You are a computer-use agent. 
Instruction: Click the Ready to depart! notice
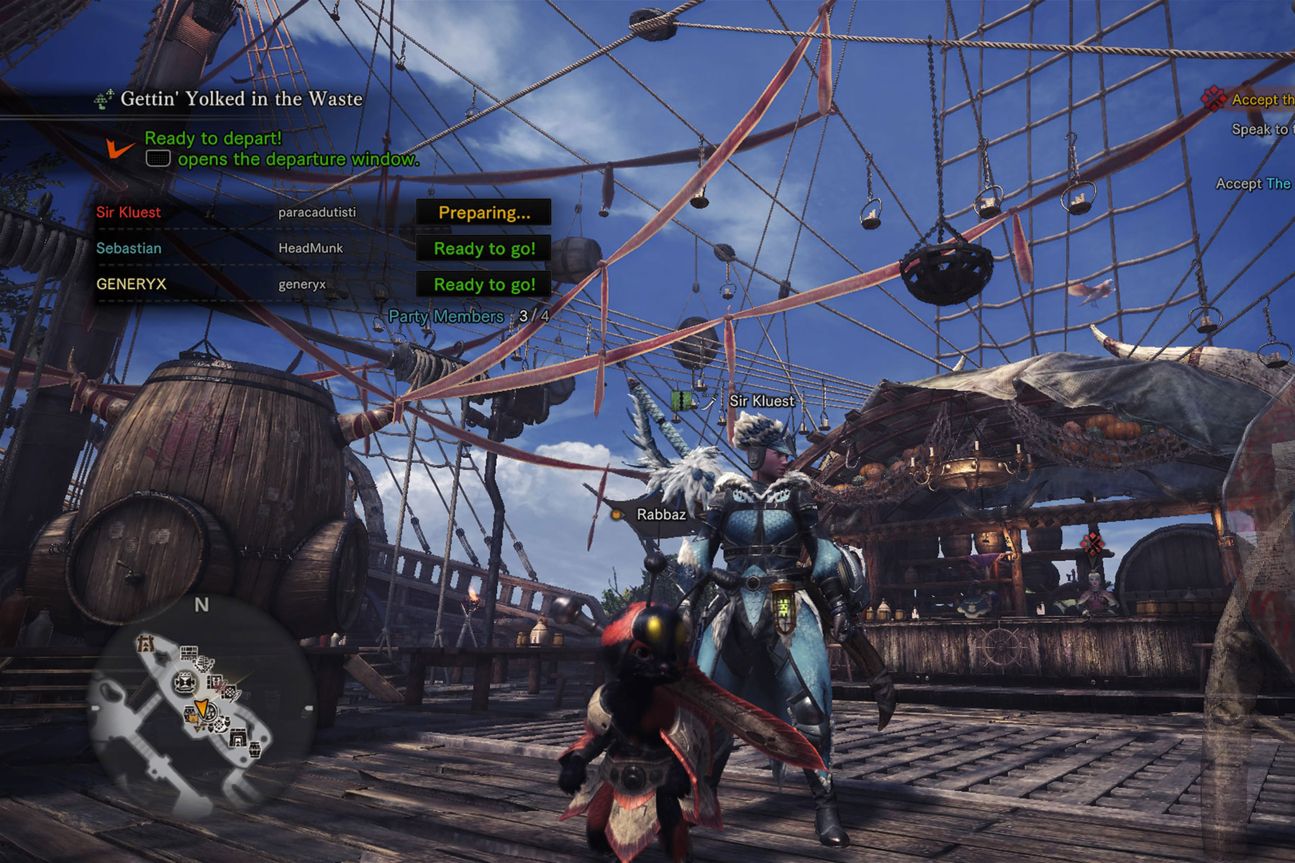(x=213, y=138)
